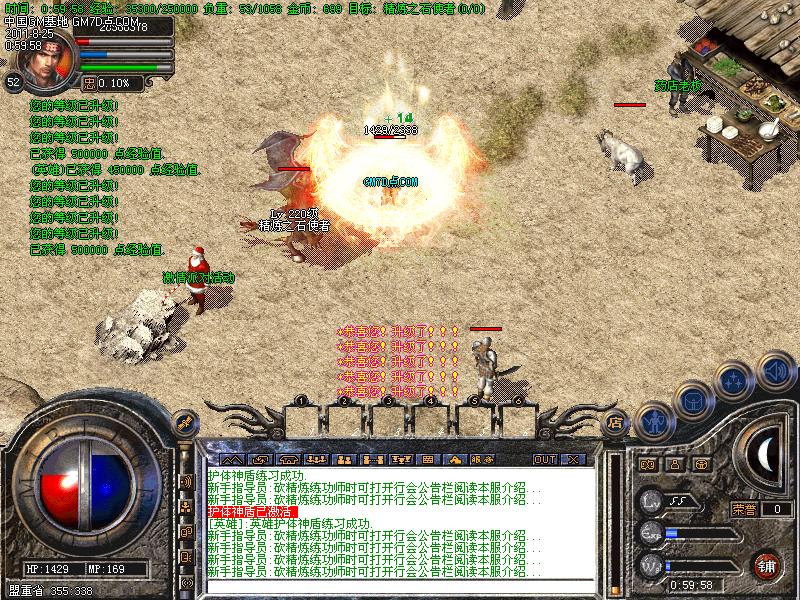
Task: Click the 荣誉 honor label
Action: click(x=743, y=509)
